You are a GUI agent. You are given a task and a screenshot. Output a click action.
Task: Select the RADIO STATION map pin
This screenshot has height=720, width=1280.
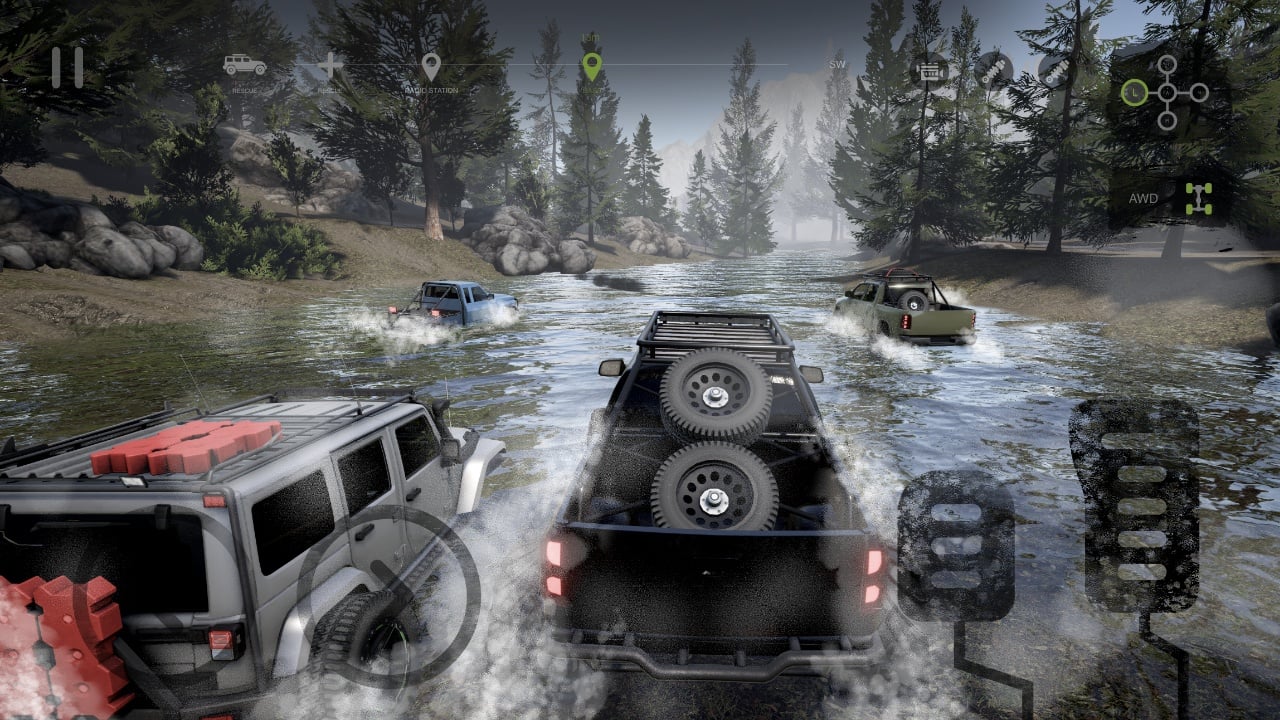tap(431, 67)
